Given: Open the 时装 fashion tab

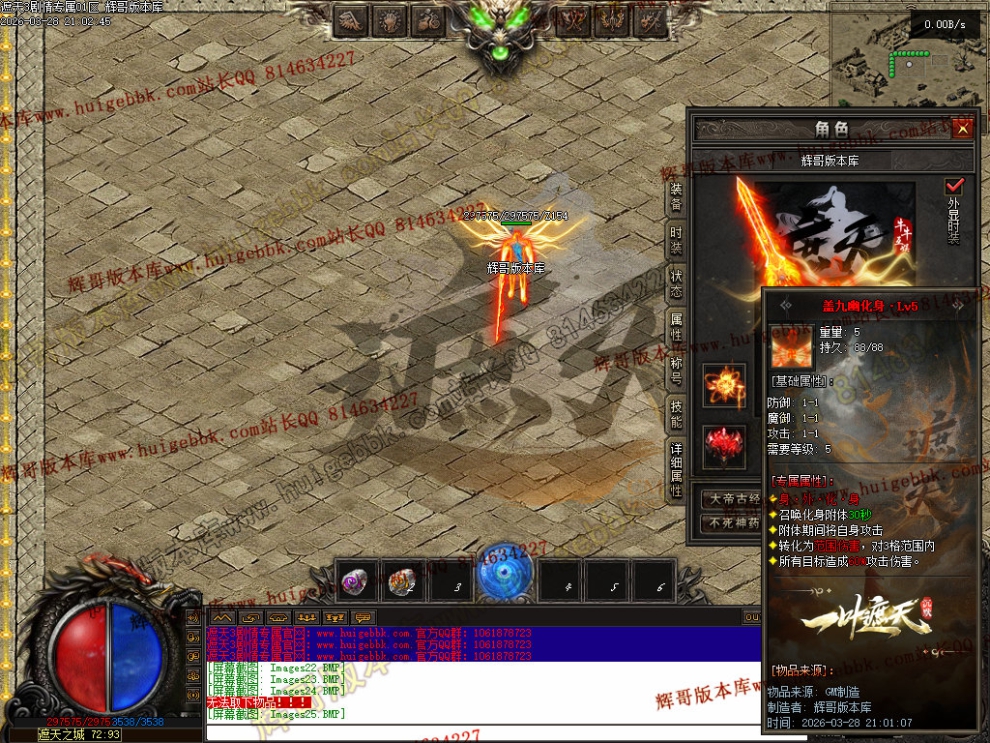Looking at the screenshot, I should (x=676, y=241).
